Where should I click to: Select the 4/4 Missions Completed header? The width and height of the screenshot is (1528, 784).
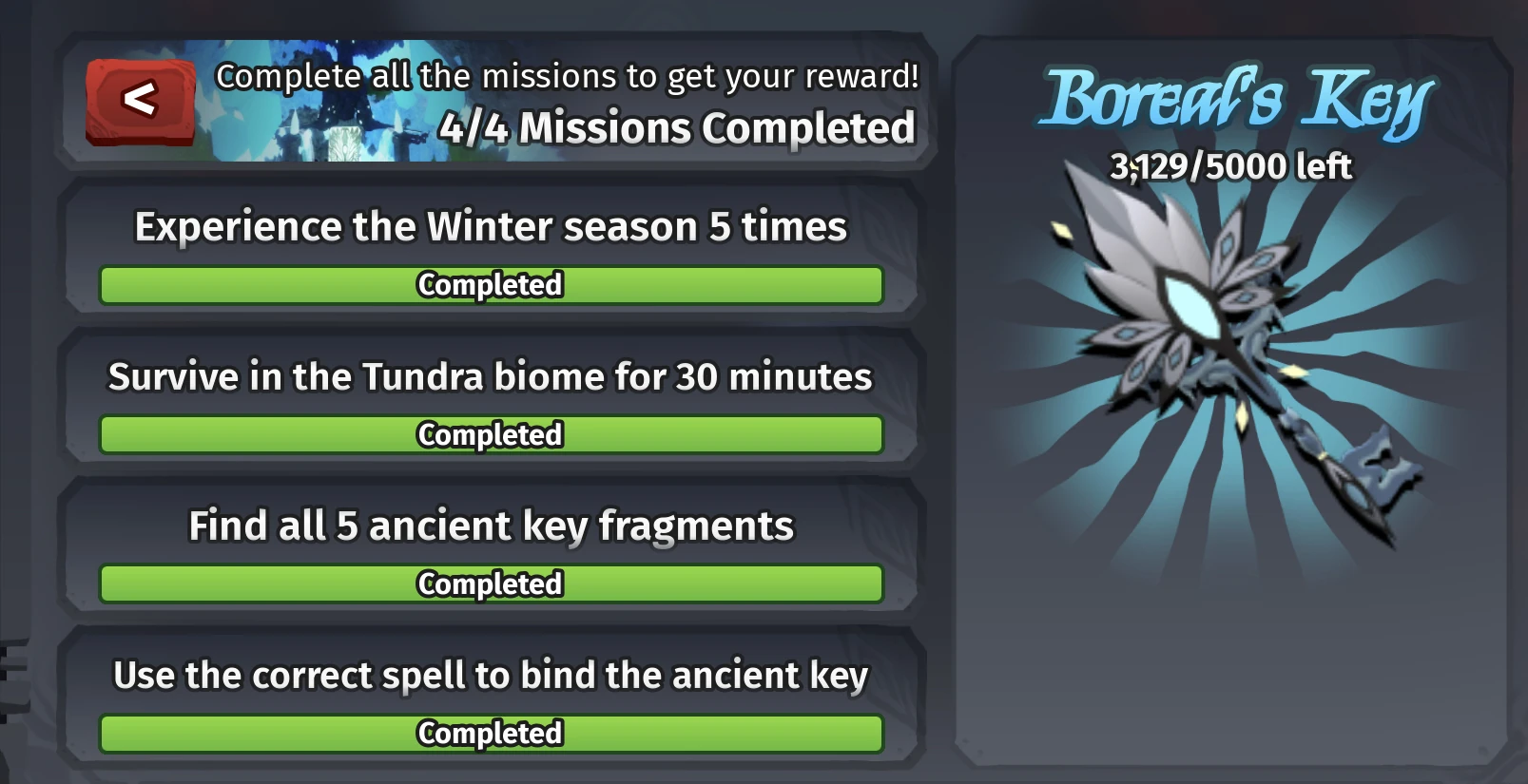click(677, 126)
